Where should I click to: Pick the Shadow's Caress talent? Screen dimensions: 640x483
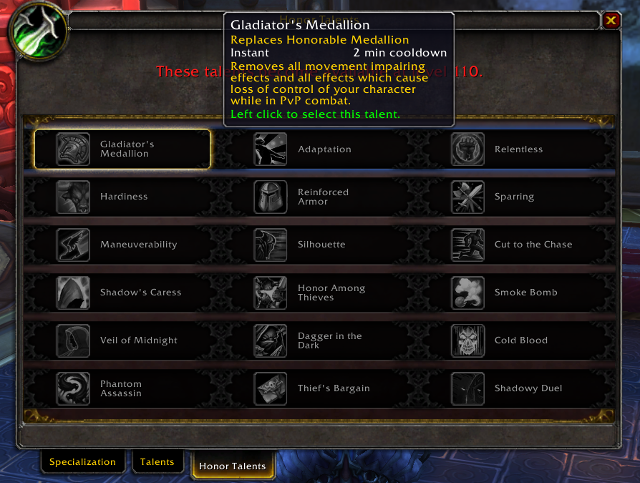point(122,293)
